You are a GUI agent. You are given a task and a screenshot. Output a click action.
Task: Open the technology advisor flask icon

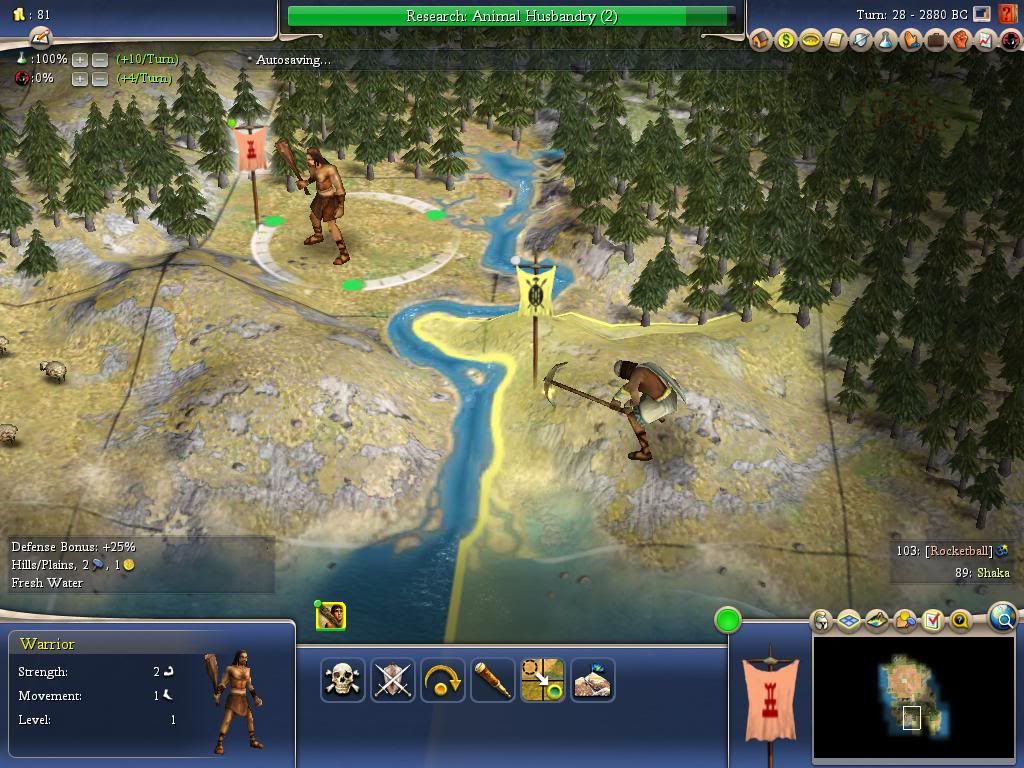tap(885, 41)
